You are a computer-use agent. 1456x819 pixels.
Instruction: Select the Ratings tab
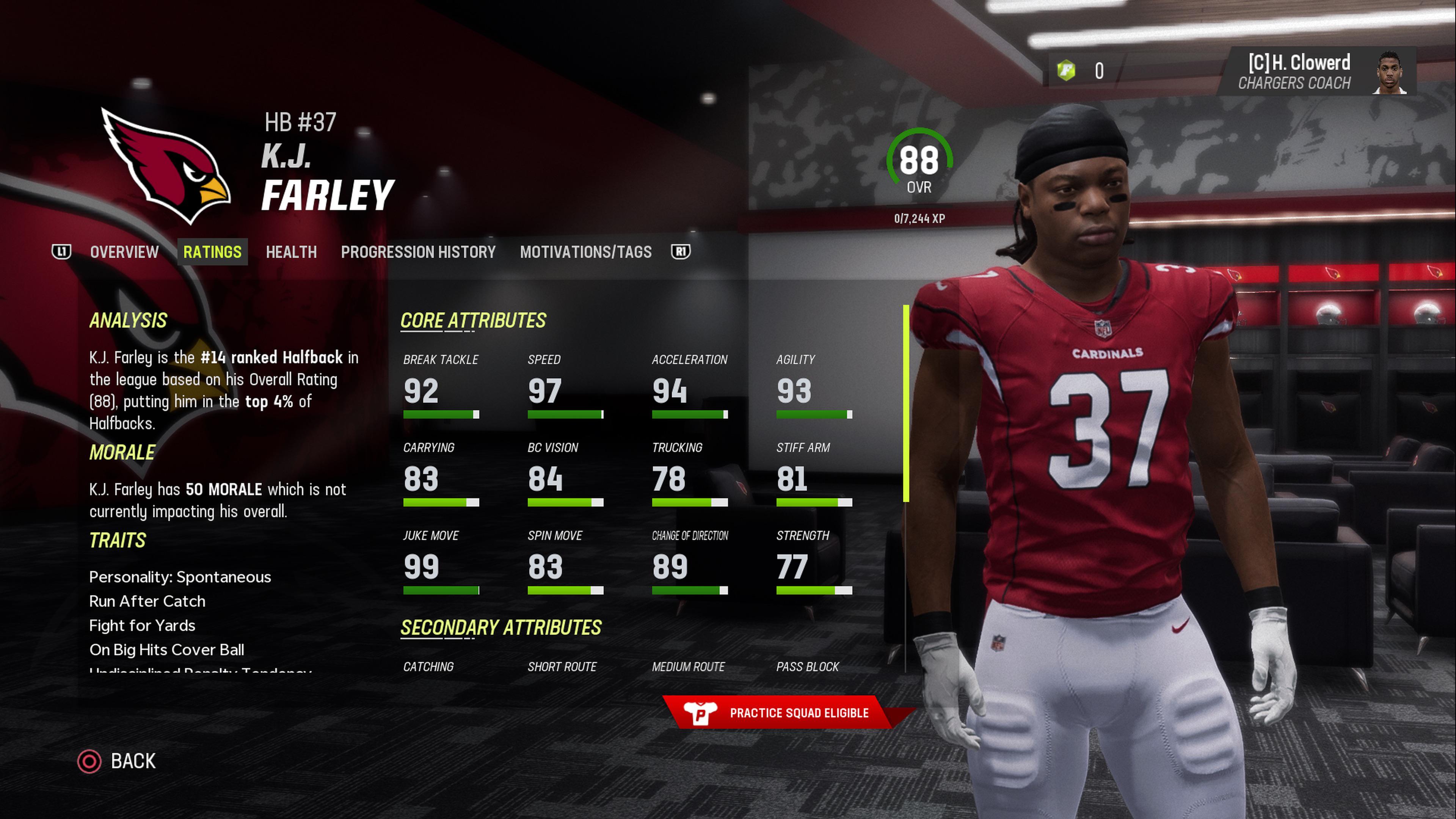click(212, 252)
